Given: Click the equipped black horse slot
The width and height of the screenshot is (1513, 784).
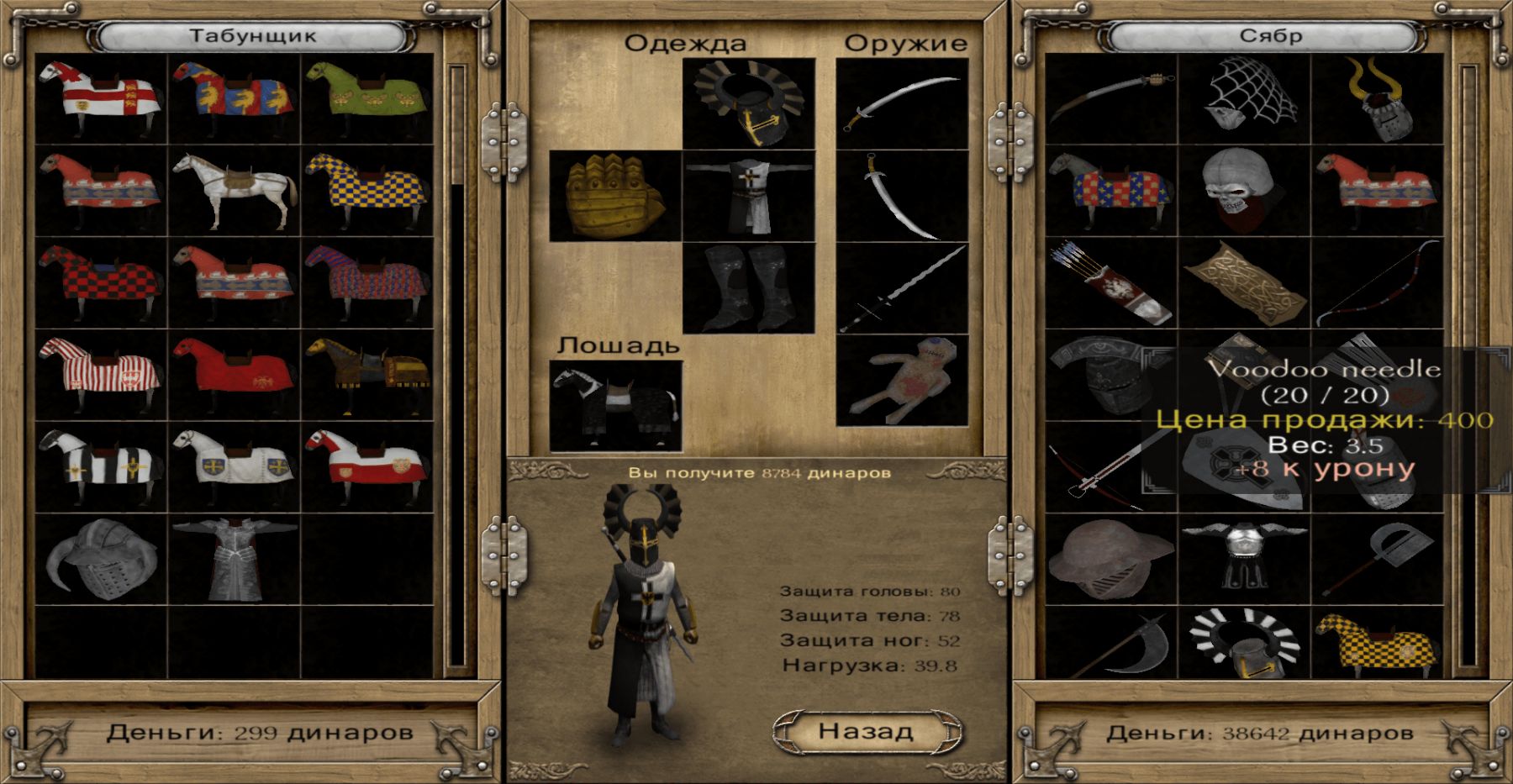Looking at the screenshot, I should (615, 406).
